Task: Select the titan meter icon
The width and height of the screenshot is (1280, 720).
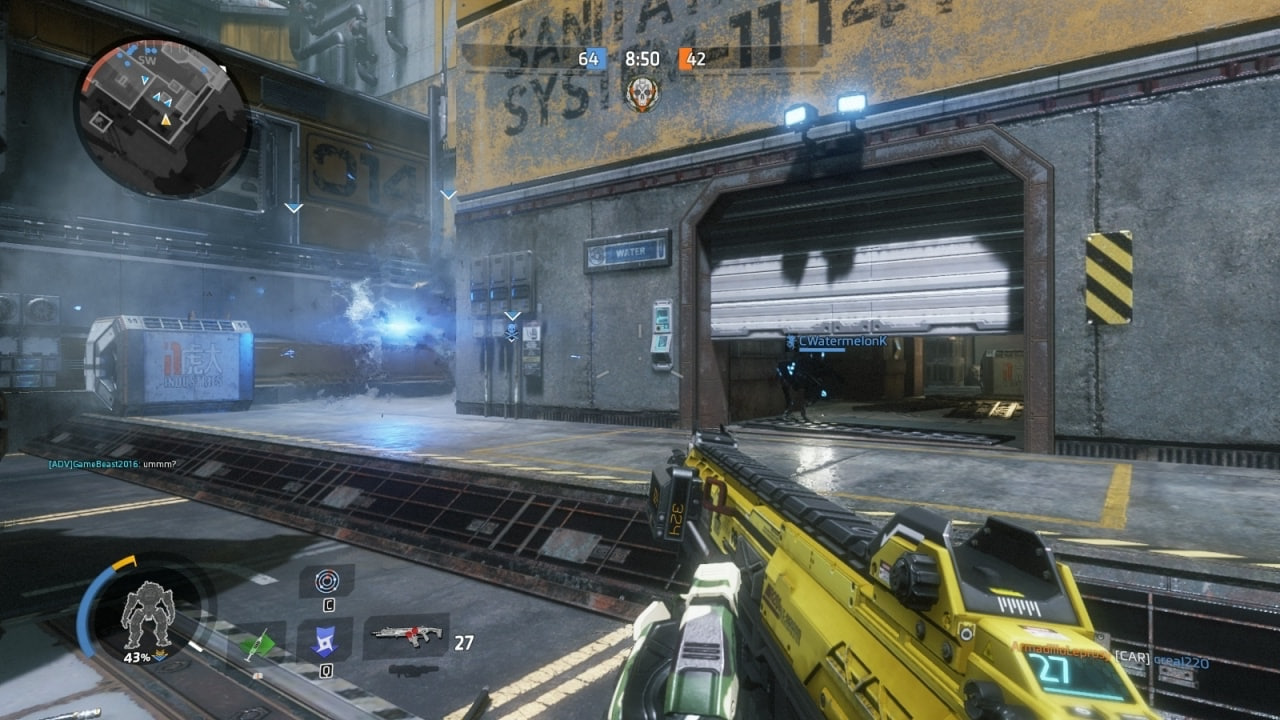Action: [147, 614]
